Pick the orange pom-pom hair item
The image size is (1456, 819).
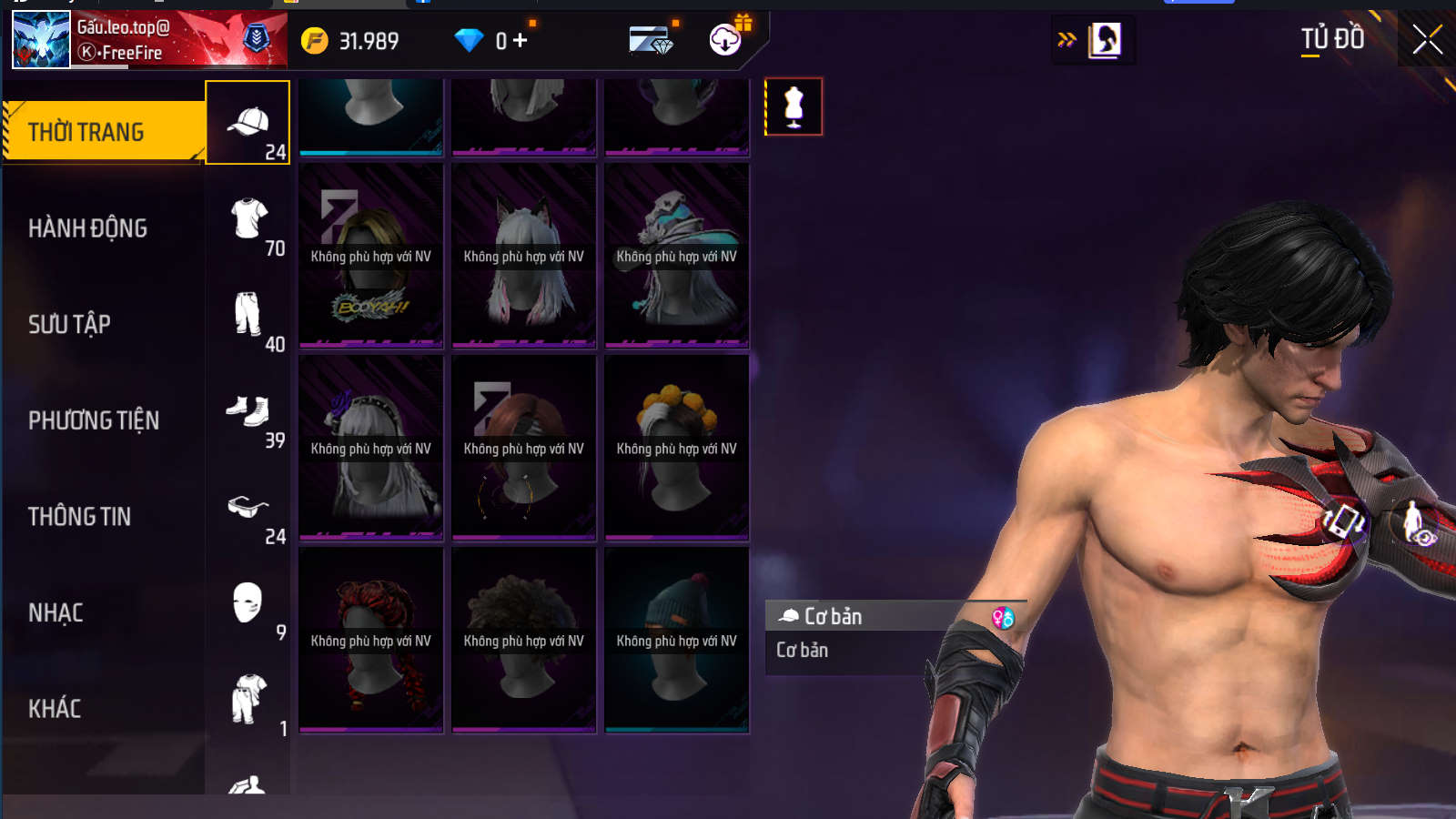tap(677, 448)
